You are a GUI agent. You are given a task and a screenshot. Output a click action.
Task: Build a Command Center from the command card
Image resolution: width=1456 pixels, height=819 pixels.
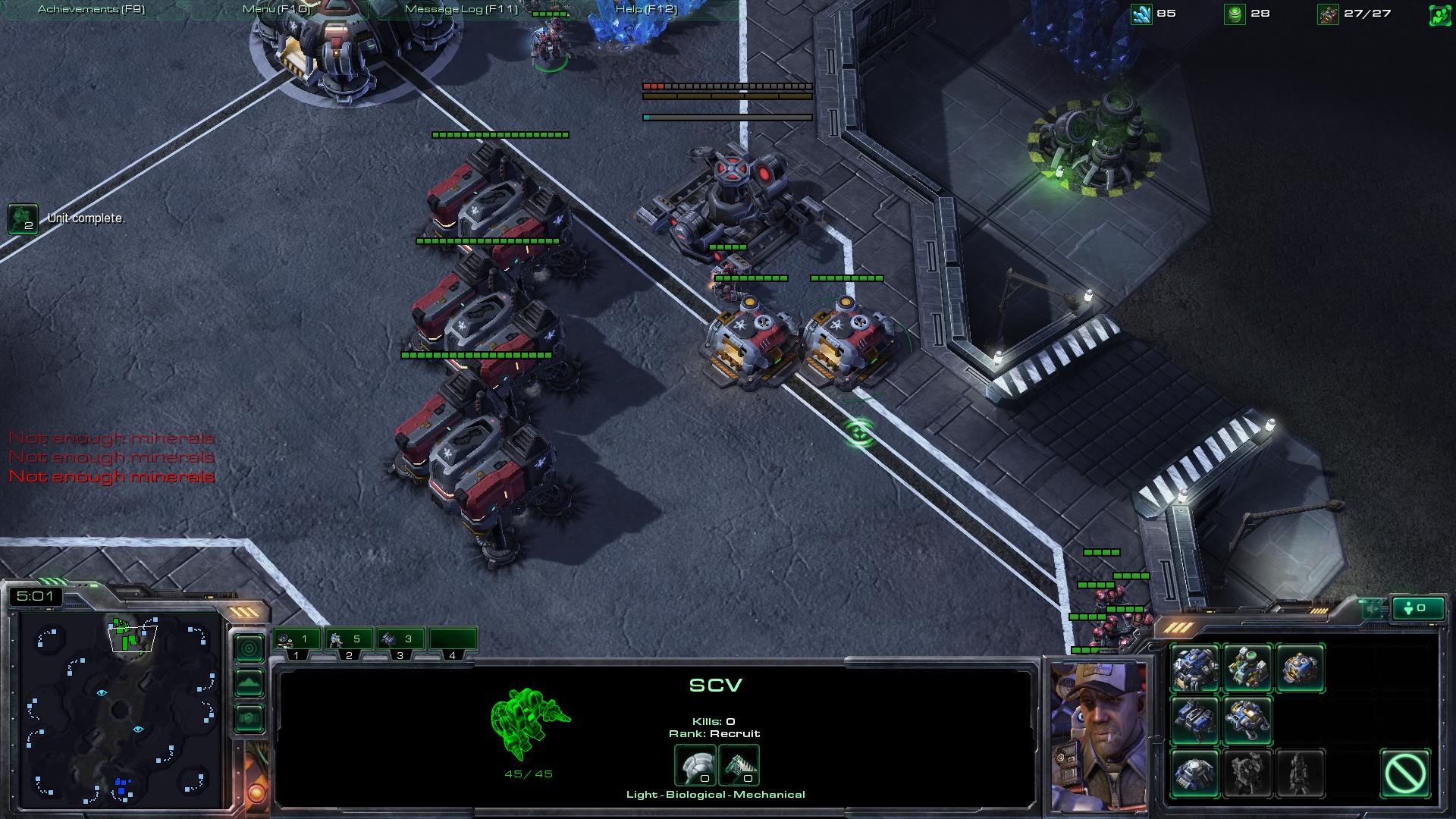coord(1195,667)
